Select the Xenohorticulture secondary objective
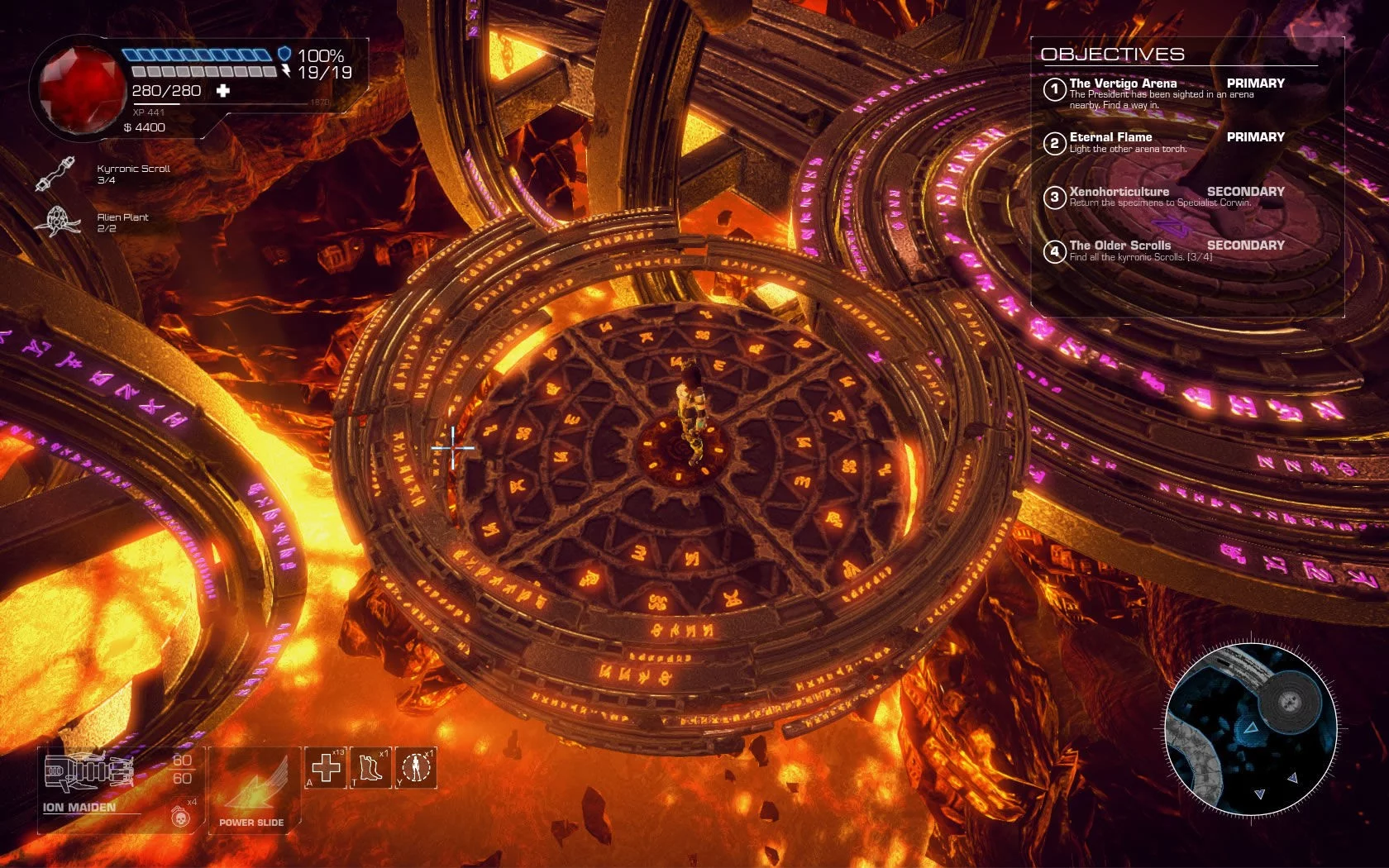The image size is (1389, 868). [x=1119, y=192]
